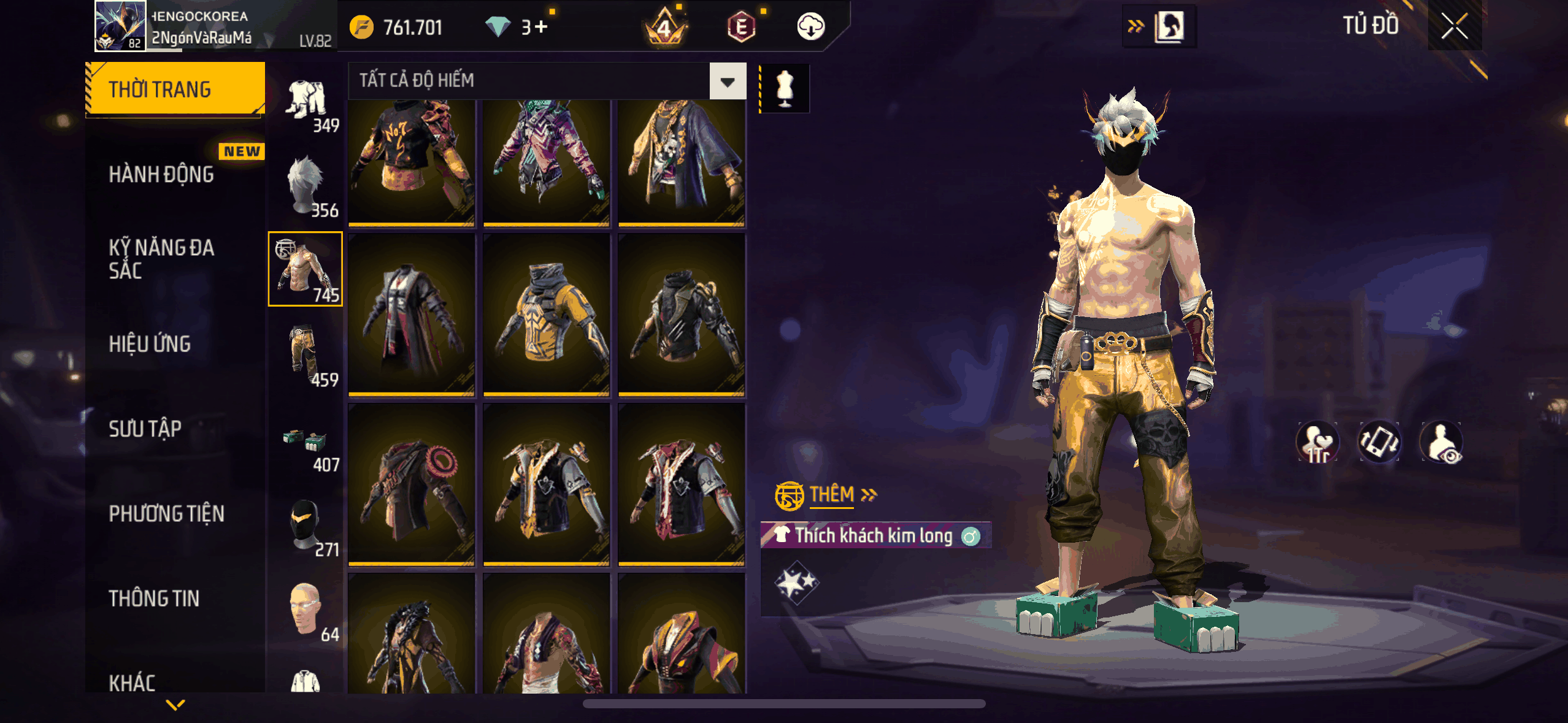Go to the HIỆU ỨNG tab
1568x723 pixels.
(150, 344)
